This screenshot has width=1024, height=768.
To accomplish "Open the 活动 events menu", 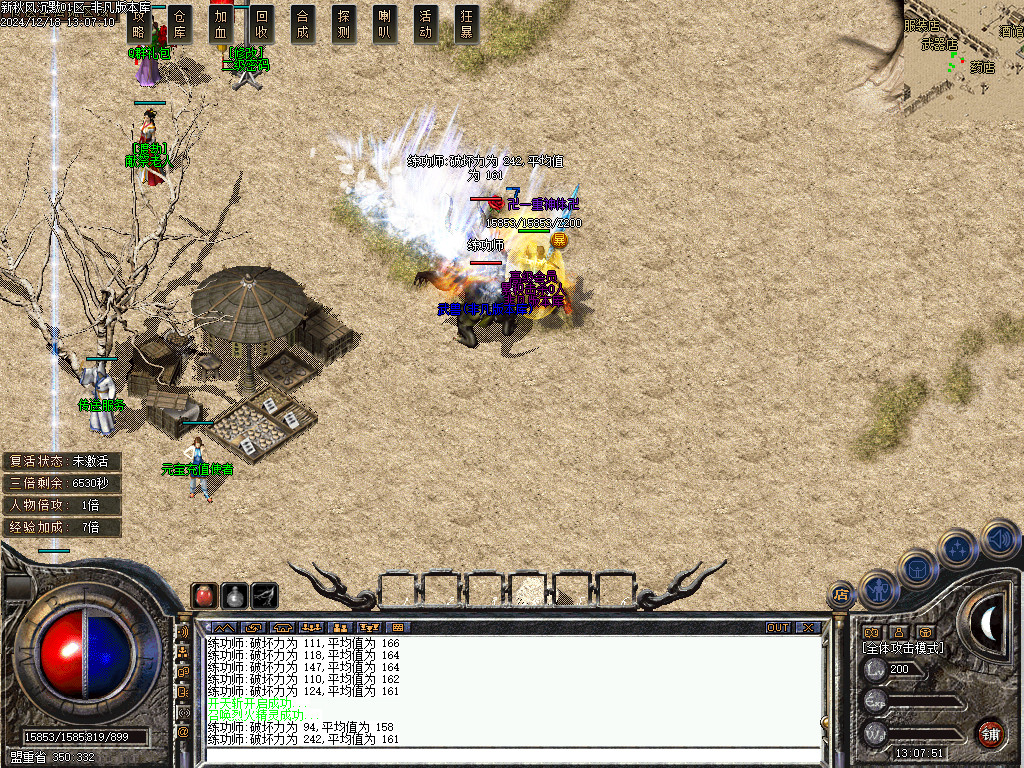I will pos(426,24).
